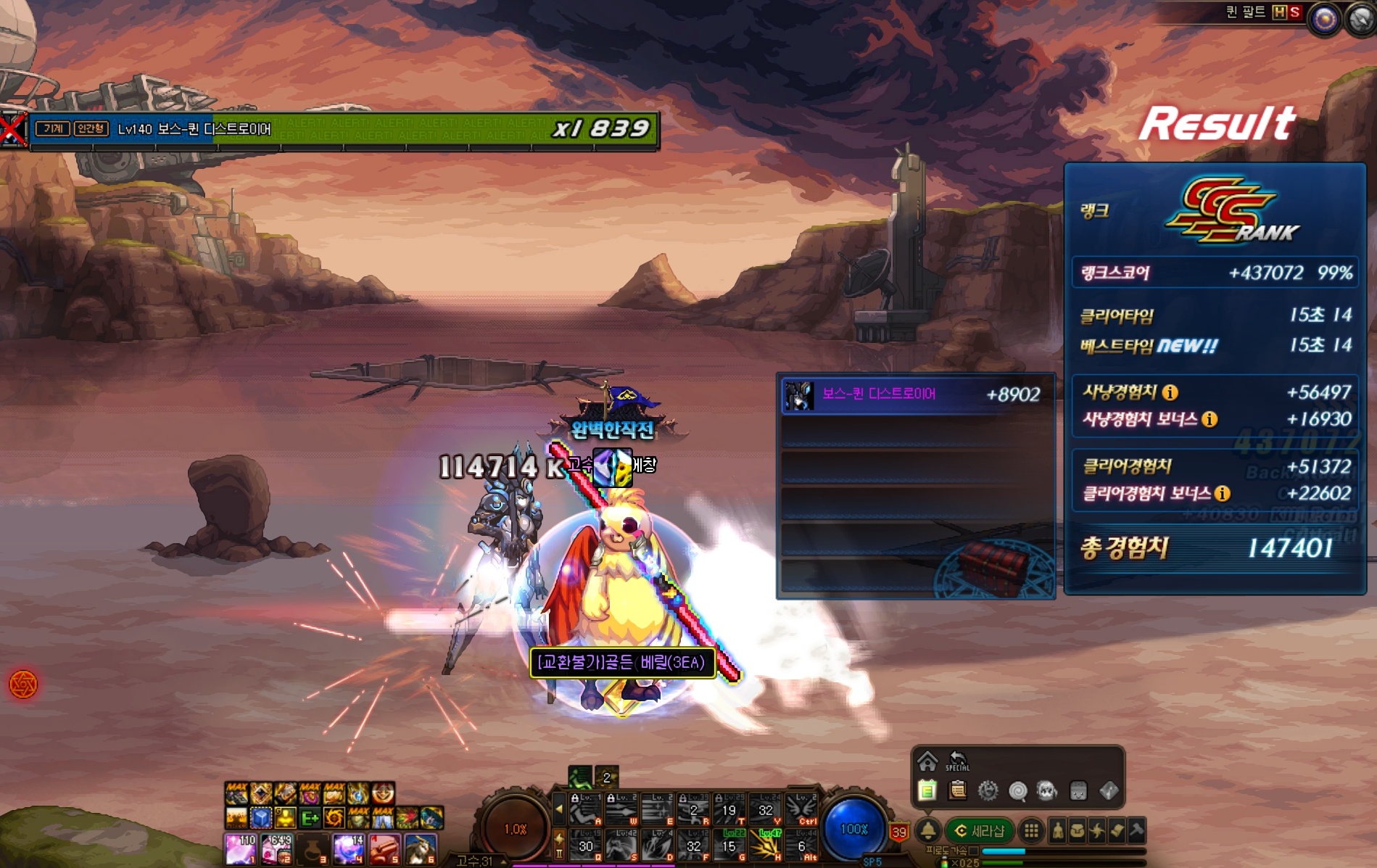Show info for 클리어경험치 보너스
Screen dimensions: 1377x868
[1223, 494]
